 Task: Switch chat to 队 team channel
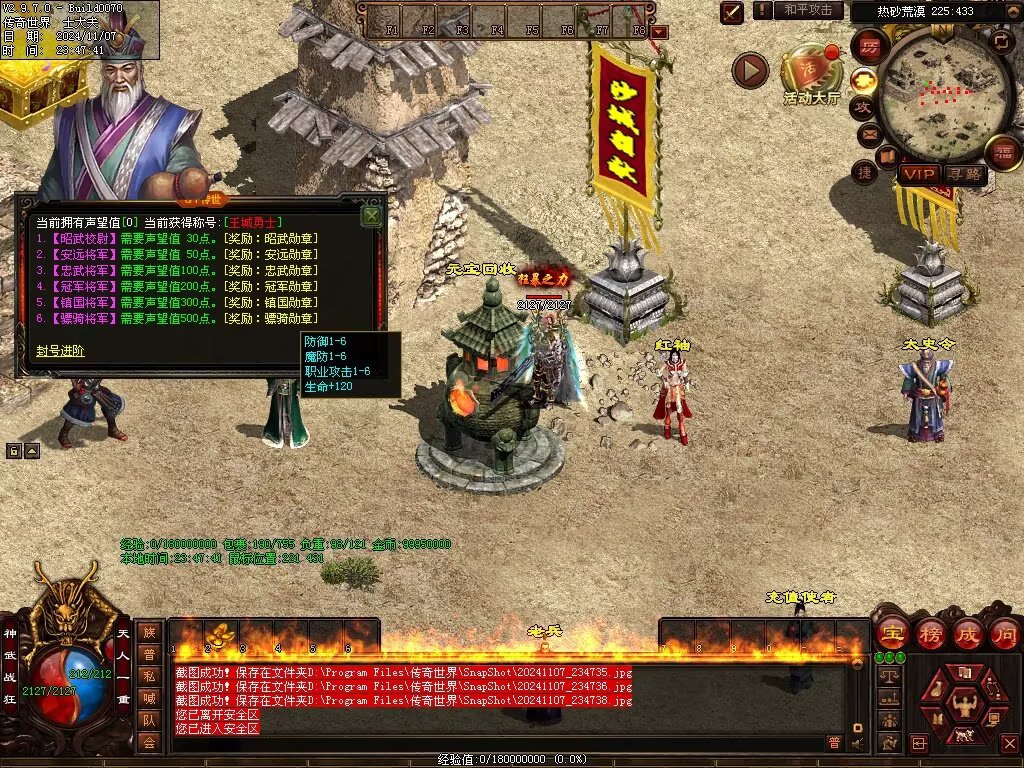click(x=148, y=719)
